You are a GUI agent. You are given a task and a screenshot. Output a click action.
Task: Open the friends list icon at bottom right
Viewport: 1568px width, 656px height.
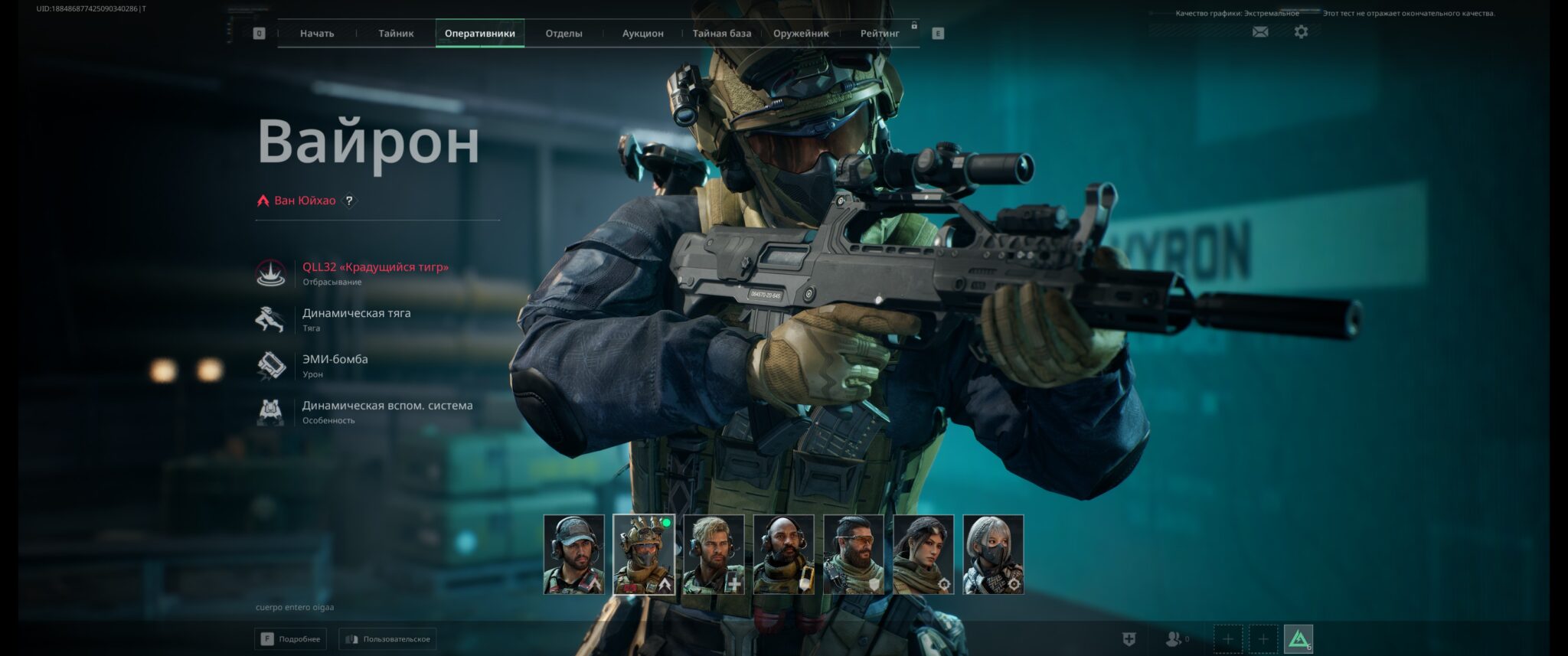point(1174,638)
